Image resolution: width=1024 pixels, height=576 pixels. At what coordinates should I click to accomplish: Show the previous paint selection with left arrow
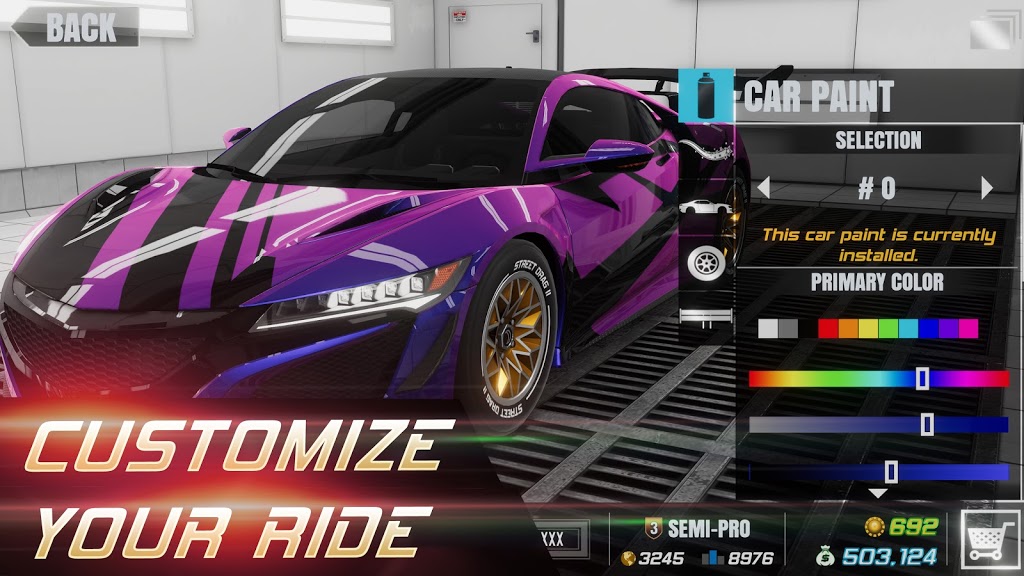(x=763, y=187)
